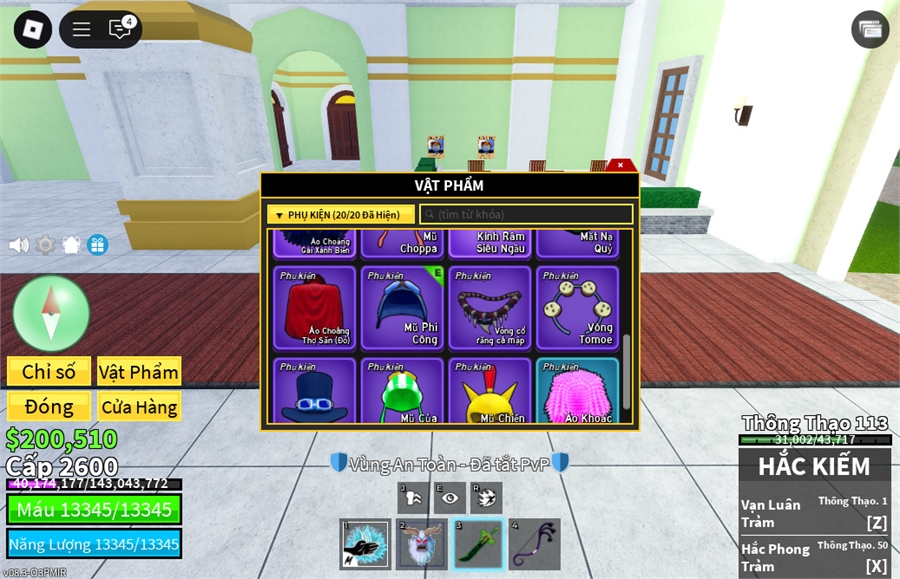Viewport: 900px width, 579px height.
Task: Open the Roblox chat button
Action: [121, 29]
